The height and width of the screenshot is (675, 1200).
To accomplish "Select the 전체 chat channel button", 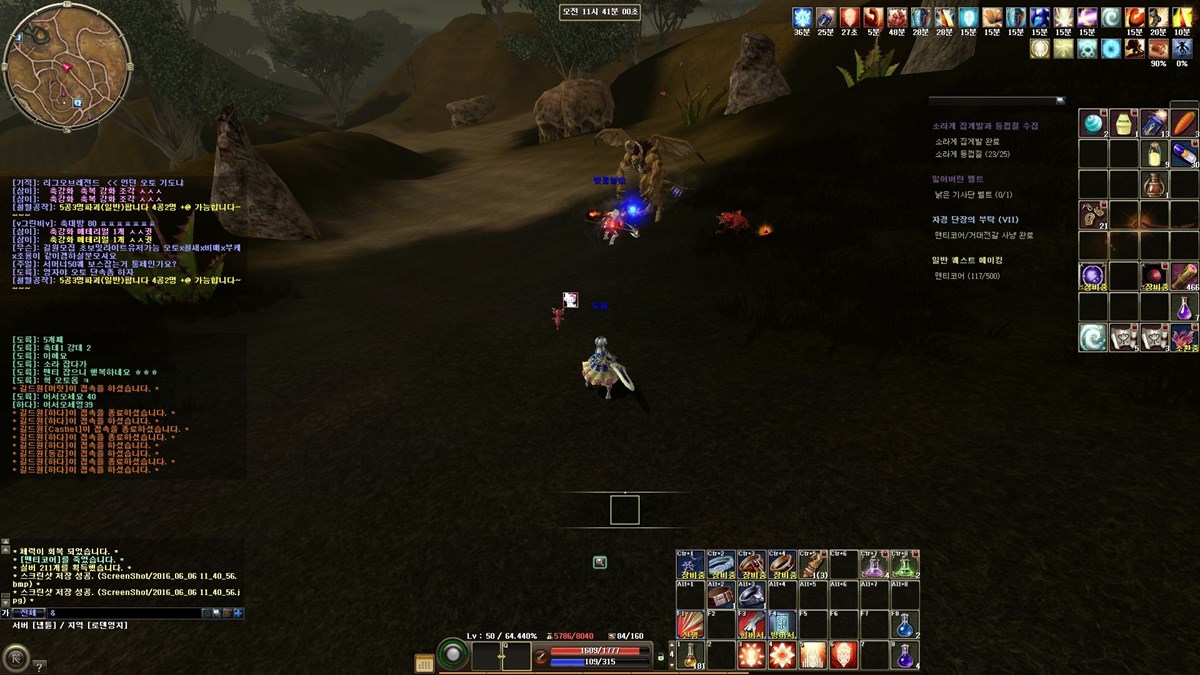I will (x=28, y=613).
